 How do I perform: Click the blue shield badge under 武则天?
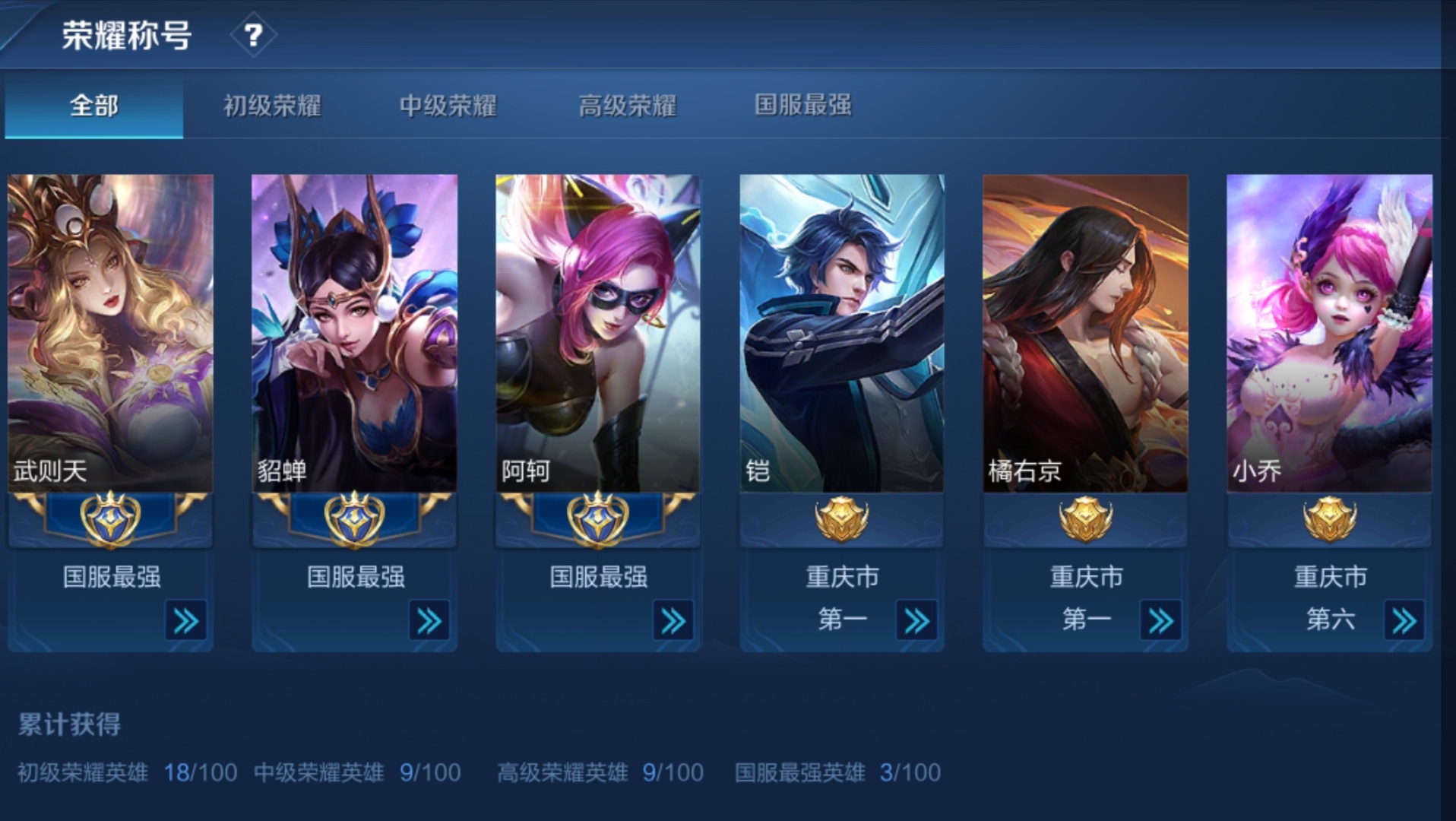(x=109, y=518)
